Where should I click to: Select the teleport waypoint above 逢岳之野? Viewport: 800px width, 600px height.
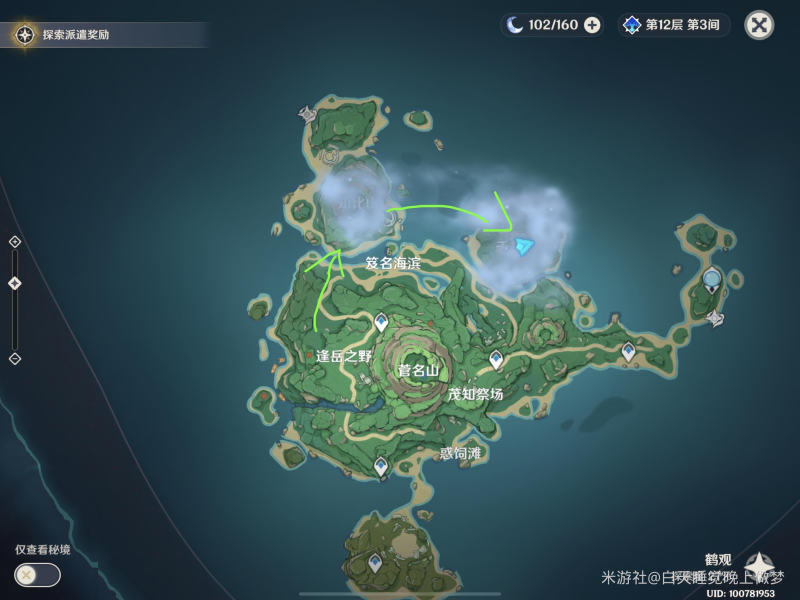tap(381, 322)
